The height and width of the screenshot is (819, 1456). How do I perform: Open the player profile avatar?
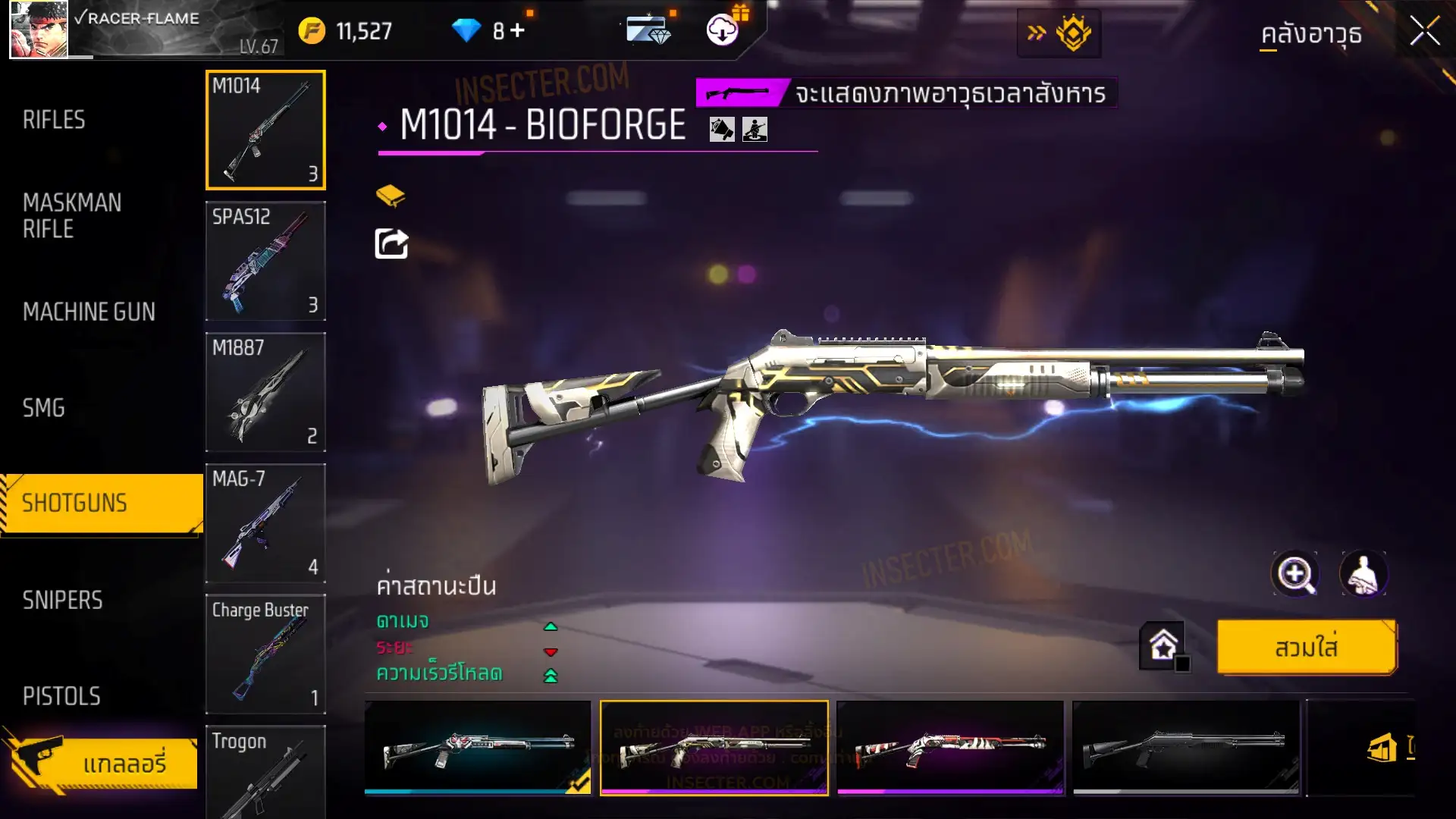pos(39,30)
